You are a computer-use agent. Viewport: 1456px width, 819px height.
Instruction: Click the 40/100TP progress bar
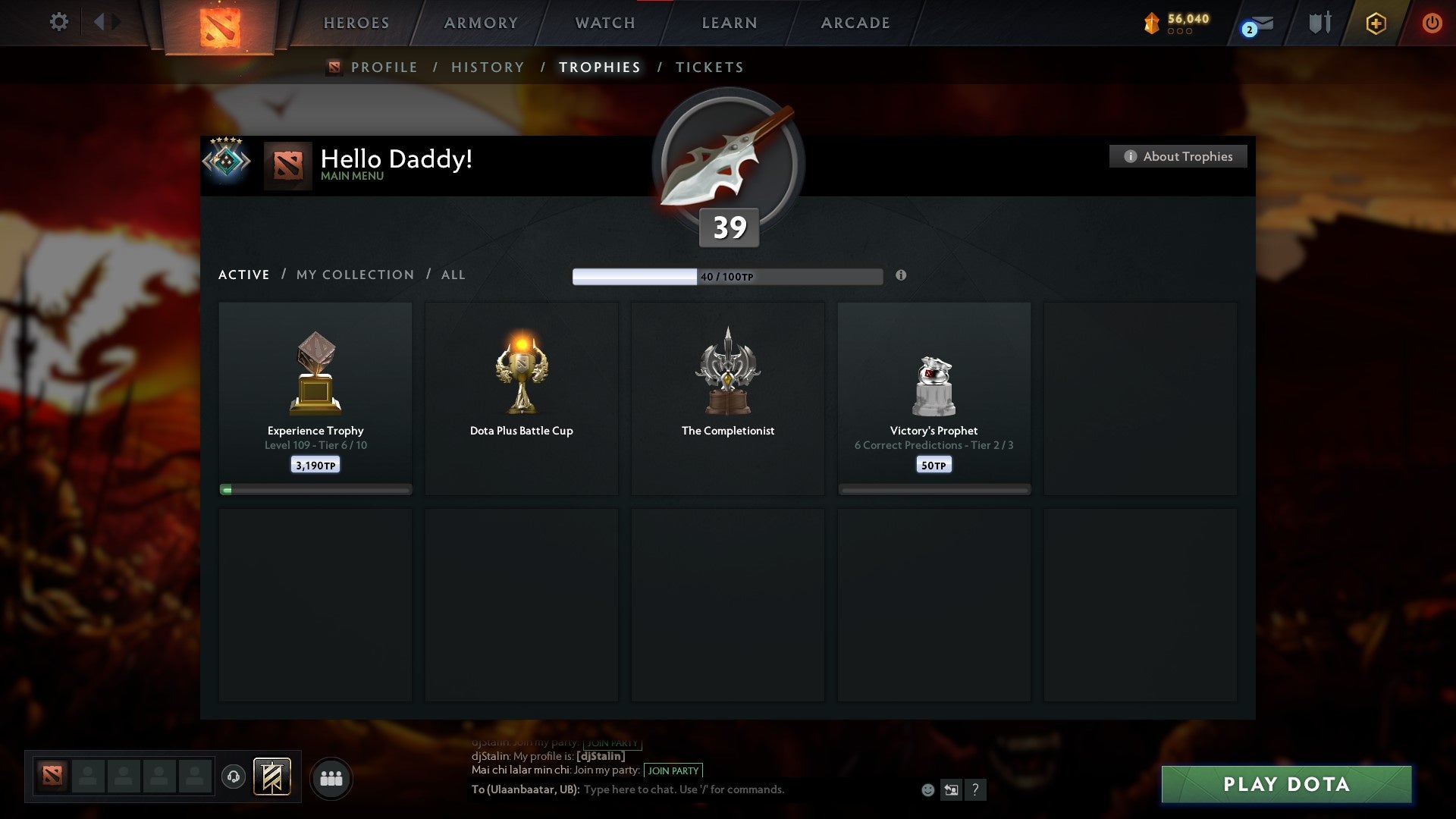point(728,276)
